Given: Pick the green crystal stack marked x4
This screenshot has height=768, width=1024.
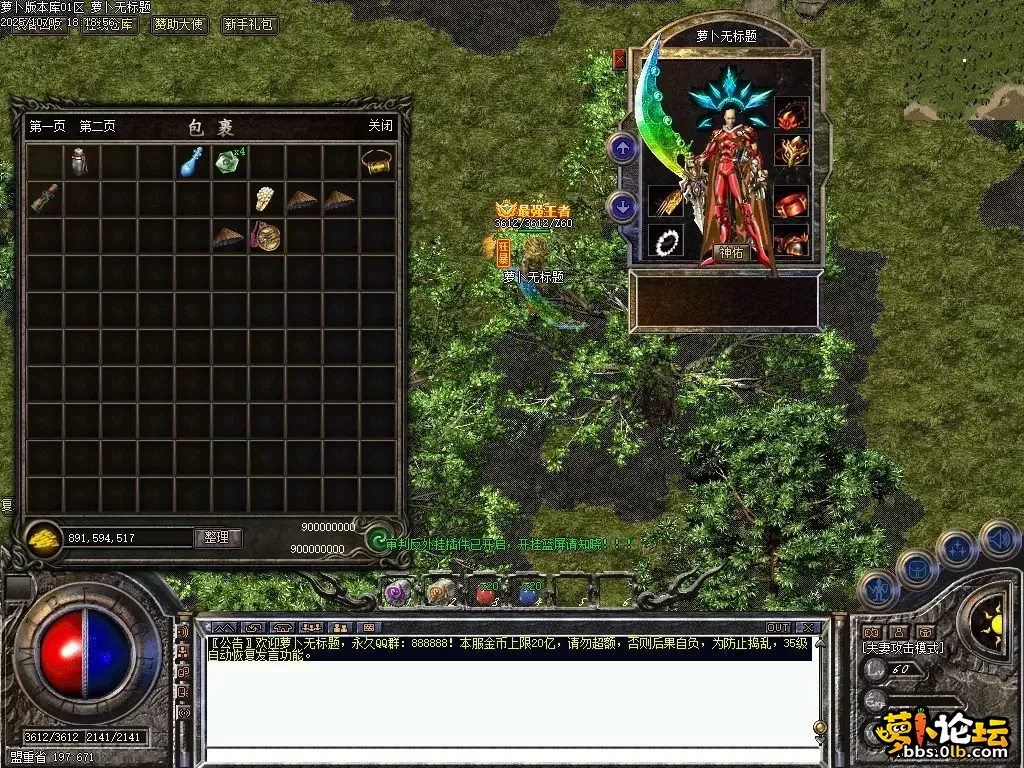Looking at the screenshot, I should coord(229,161).
